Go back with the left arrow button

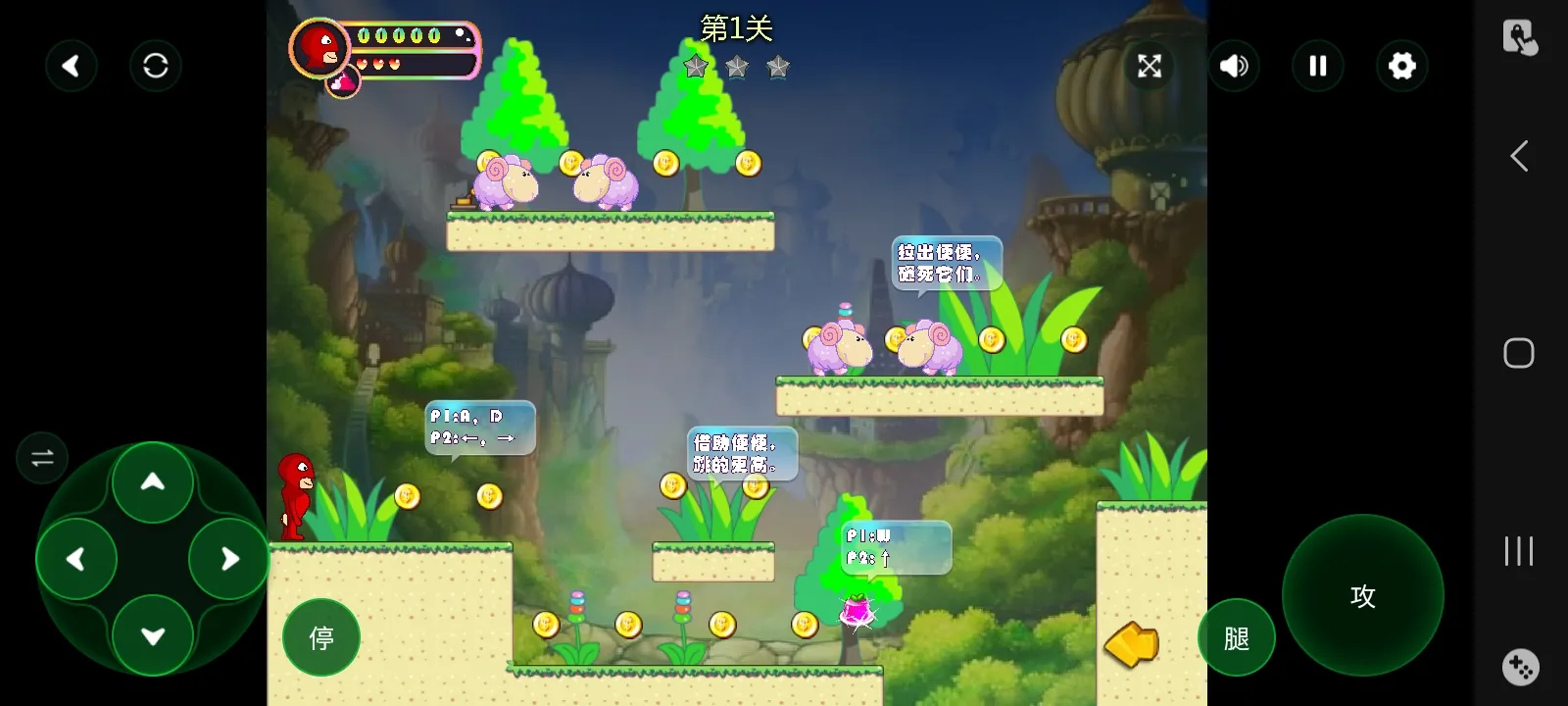pyautogui.click(x=71, y=66)
